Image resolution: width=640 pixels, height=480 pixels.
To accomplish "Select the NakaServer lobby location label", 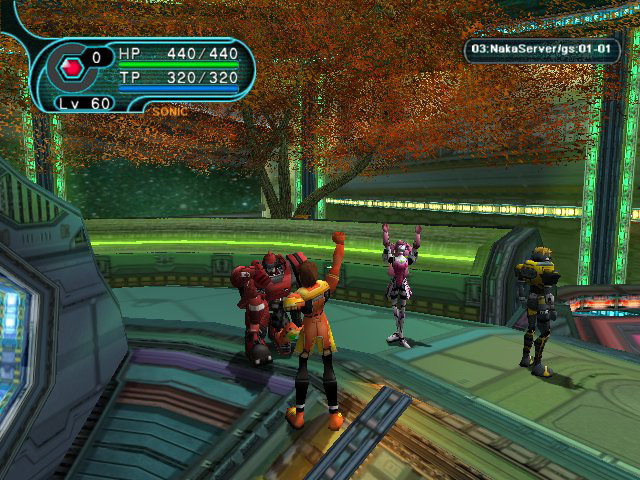I will click(542, 48).
